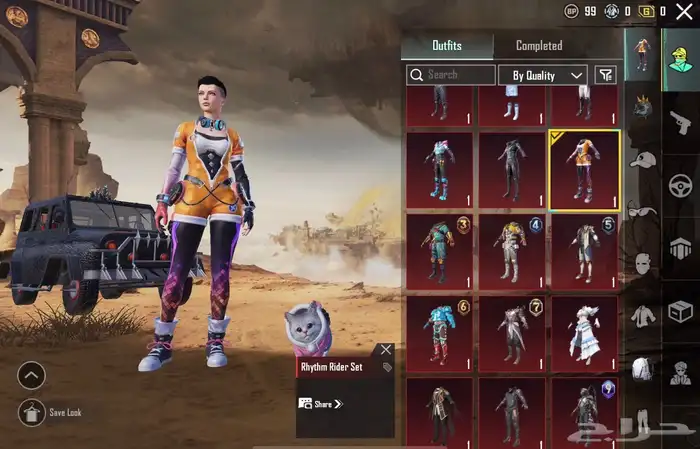700x449 pixels.
Task: Click the outfit search field
Action: coord(450,75)
